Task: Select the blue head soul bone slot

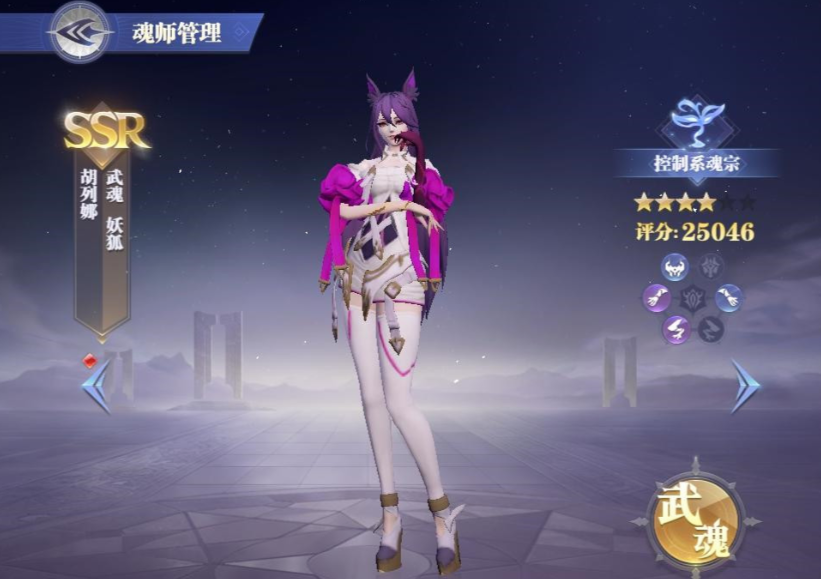Action: 675,266
